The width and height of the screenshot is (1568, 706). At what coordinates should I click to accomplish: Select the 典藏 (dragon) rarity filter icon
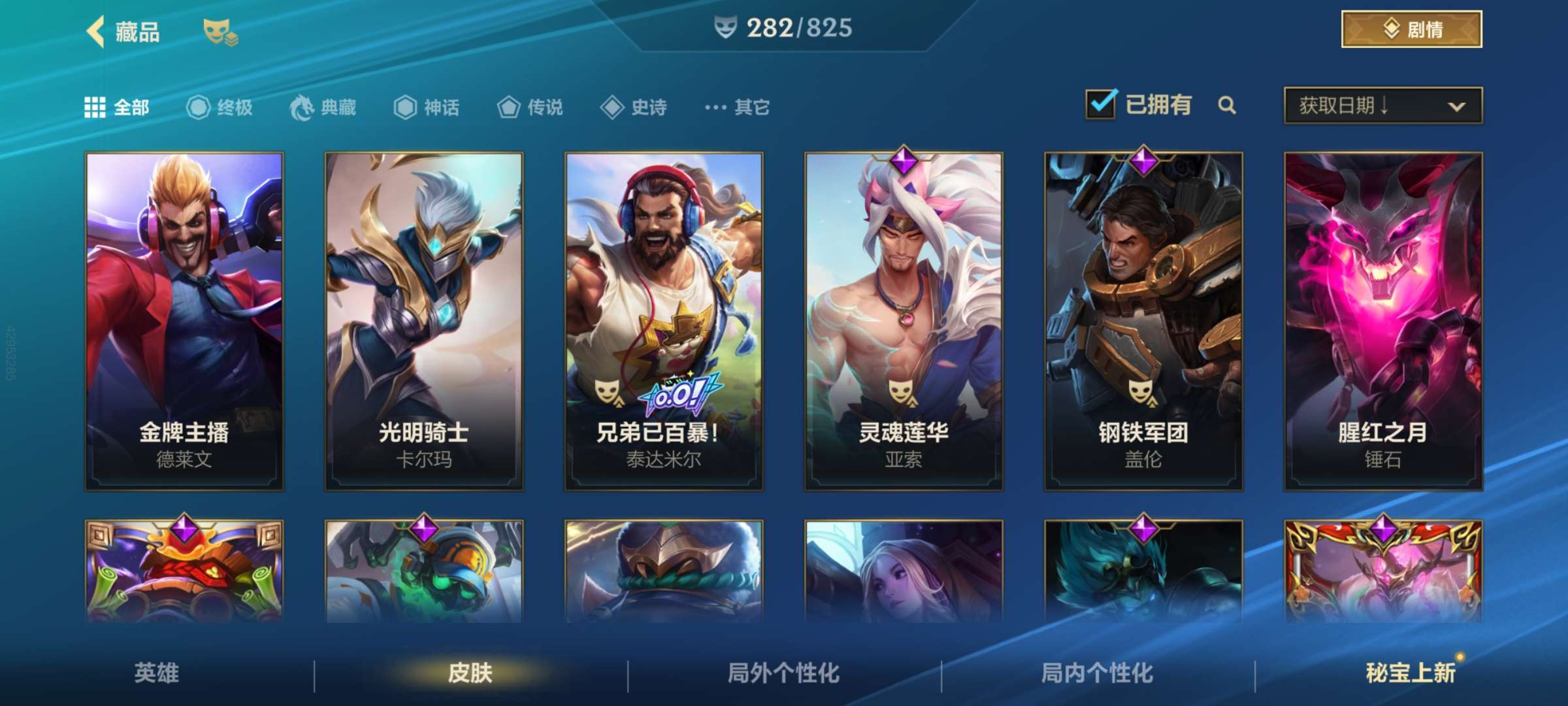point(302,108)
